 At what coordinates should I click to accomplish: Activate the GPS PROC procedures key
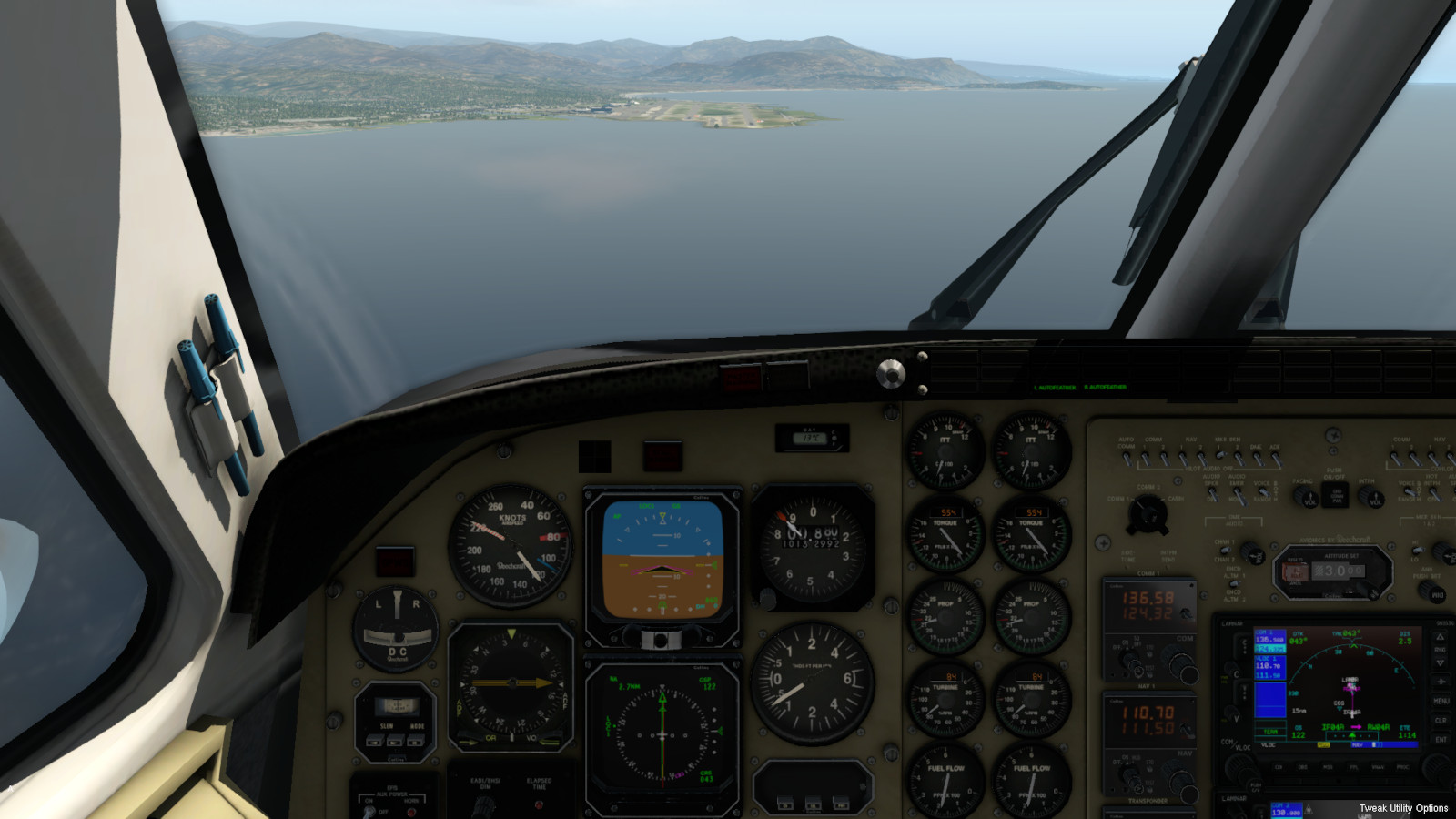point(1402,767)
